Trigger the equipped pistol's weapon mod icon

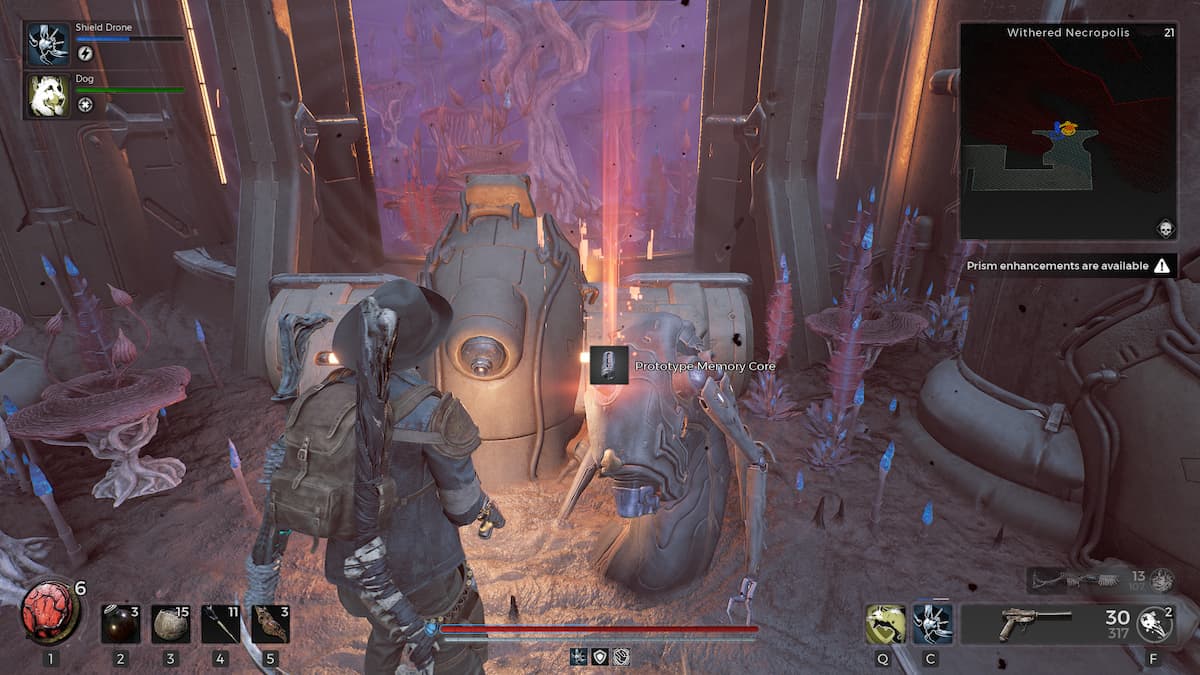1156,624
